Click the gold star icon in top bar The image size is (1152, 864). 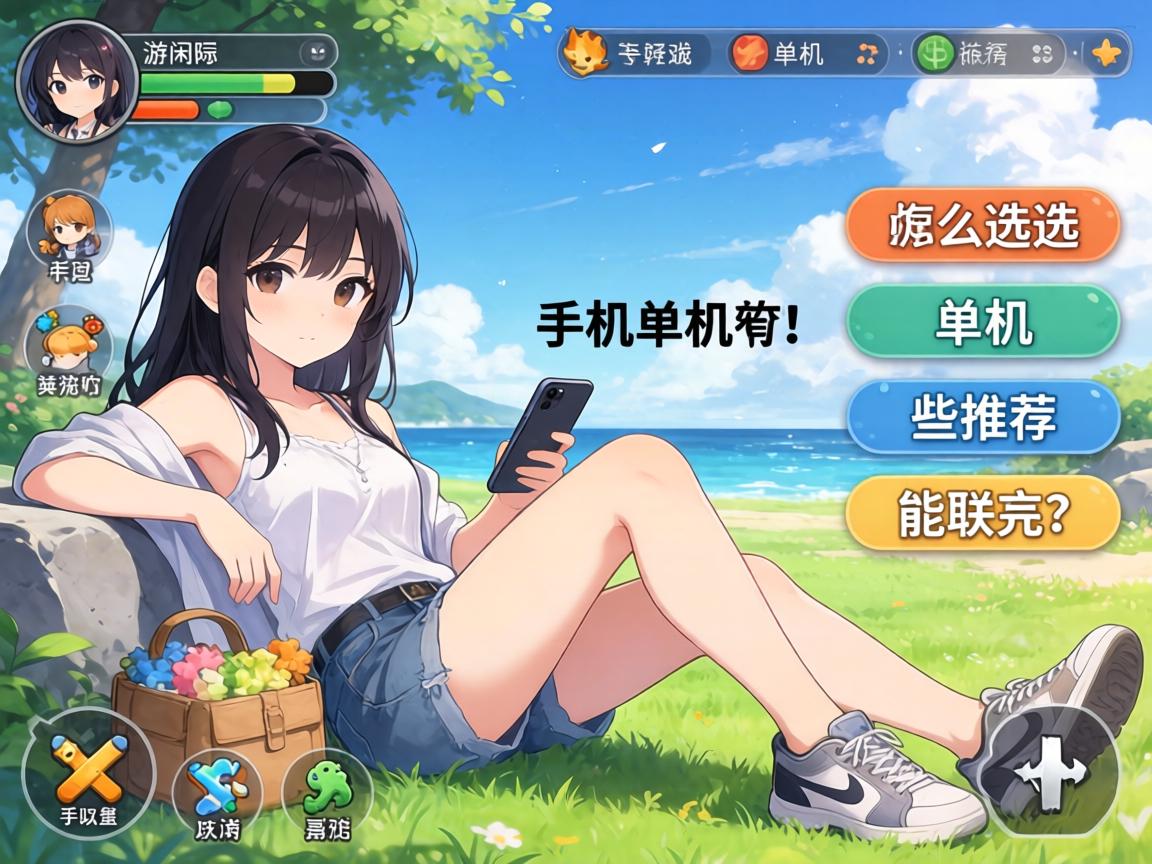[1107, 54]
